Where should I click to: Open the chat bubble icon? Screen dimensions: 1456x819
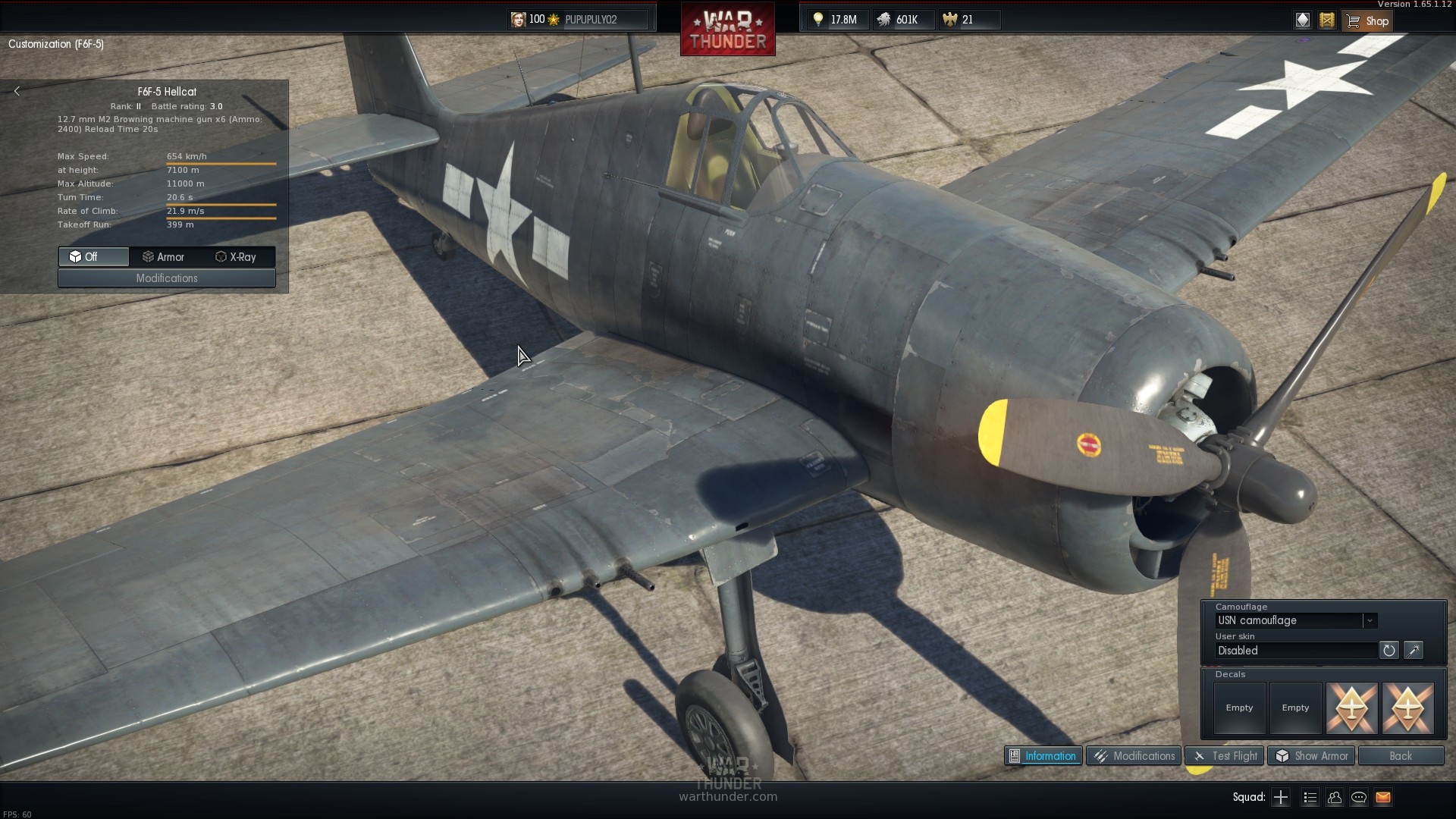point(1359,797)
